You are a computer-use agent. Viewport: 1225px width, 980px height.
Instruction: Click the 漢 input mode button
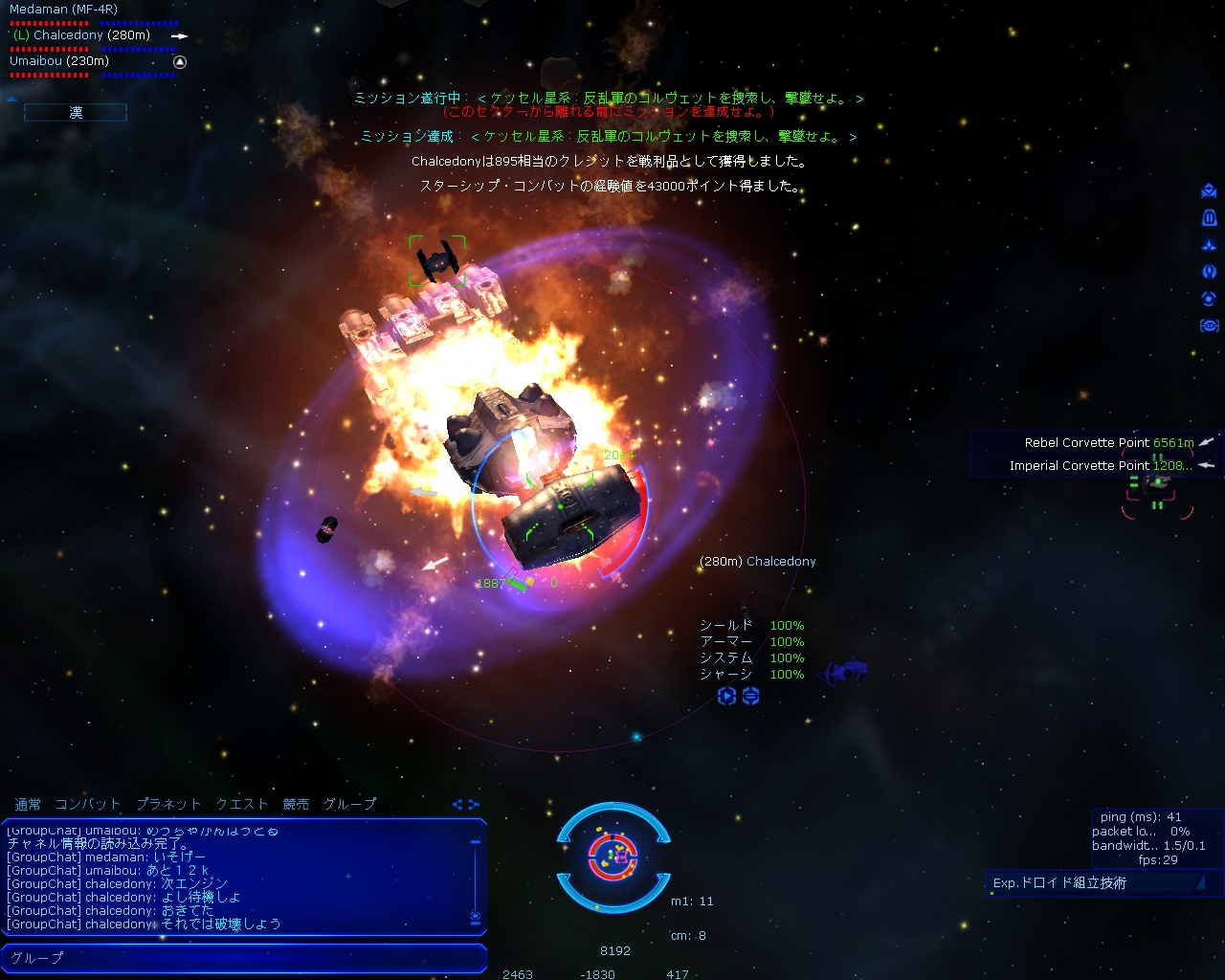coord(76,113)
